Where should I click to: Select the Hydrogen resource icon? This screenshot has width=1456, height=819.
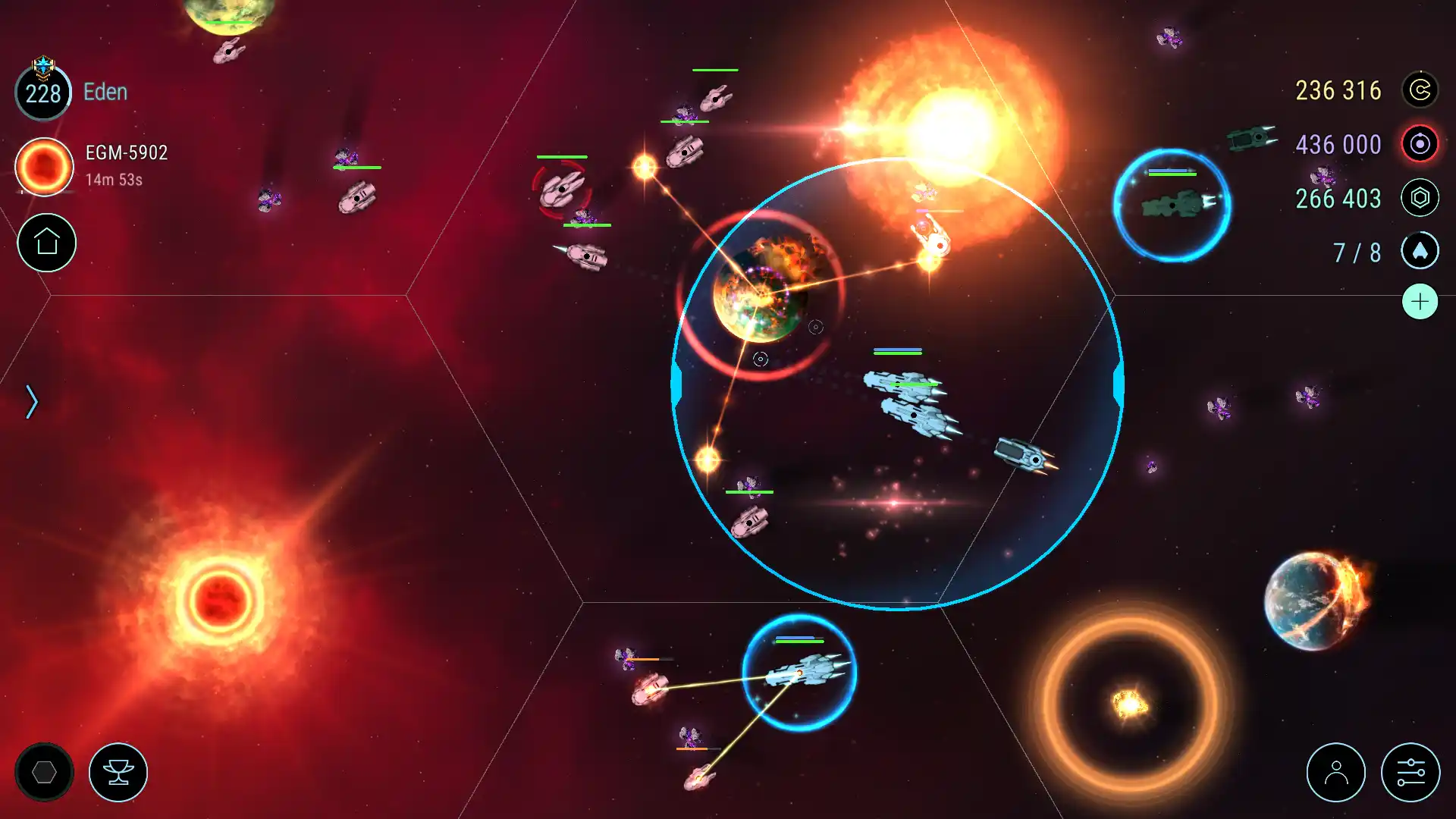point(1421,144)
